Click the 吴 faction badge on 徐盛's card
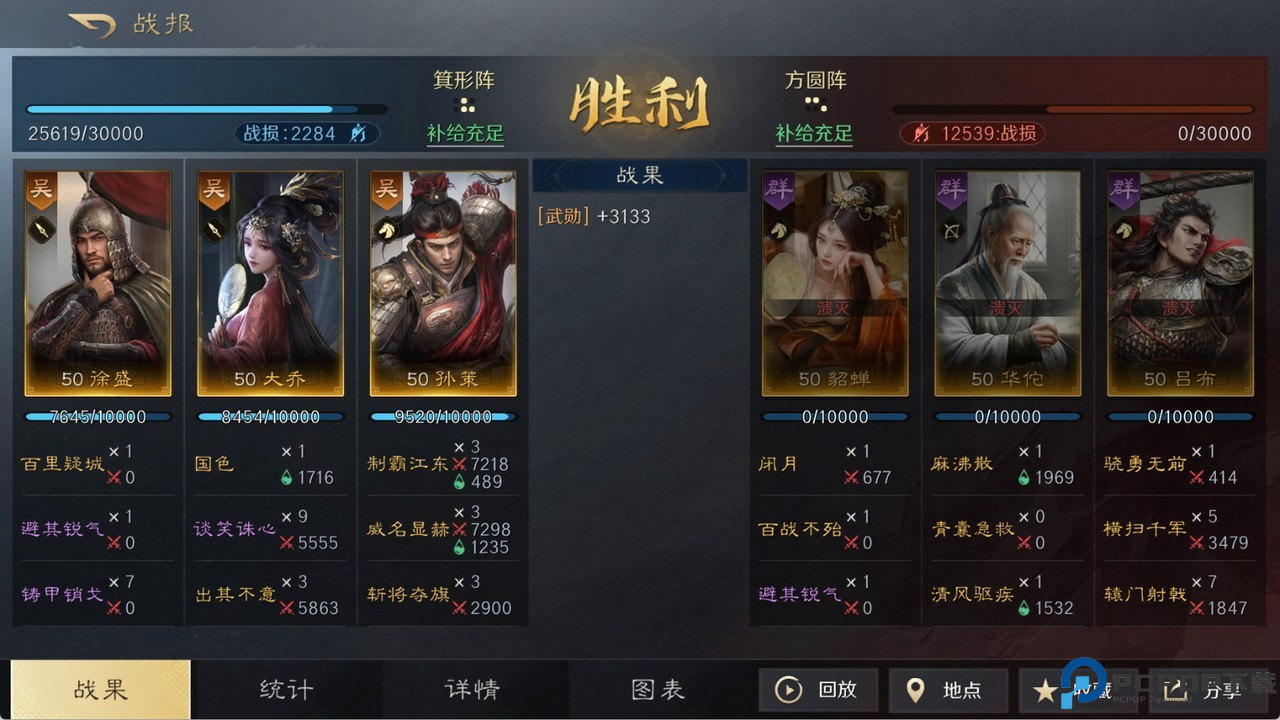Screen dimensions: 1280x720 (x=41, y=190)
